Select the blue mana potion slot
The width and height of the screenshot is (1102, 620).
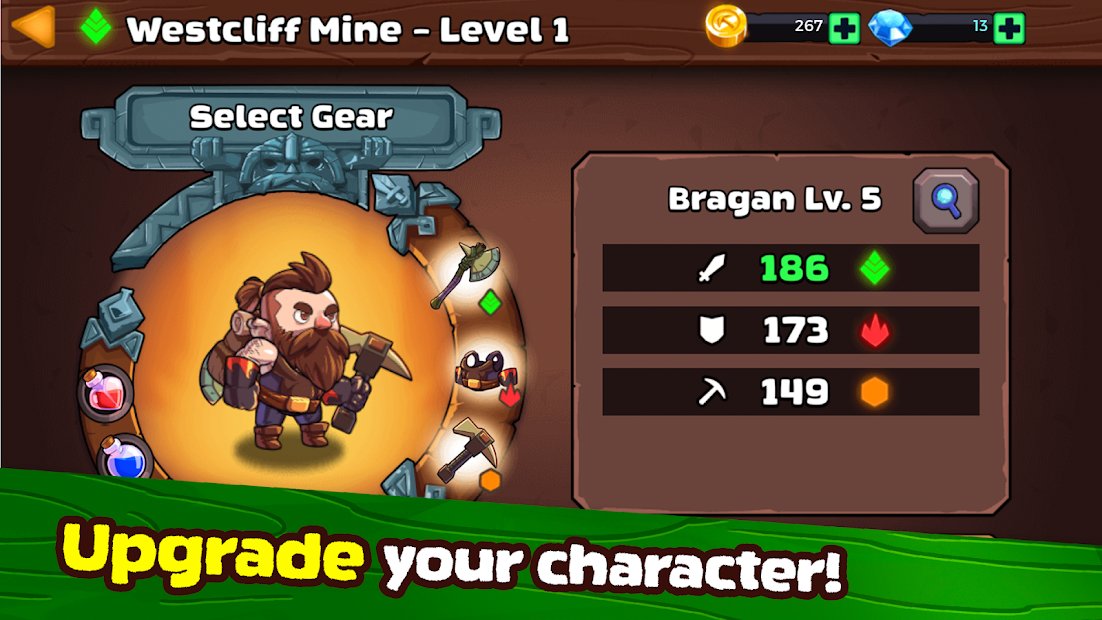coord(127,459)
